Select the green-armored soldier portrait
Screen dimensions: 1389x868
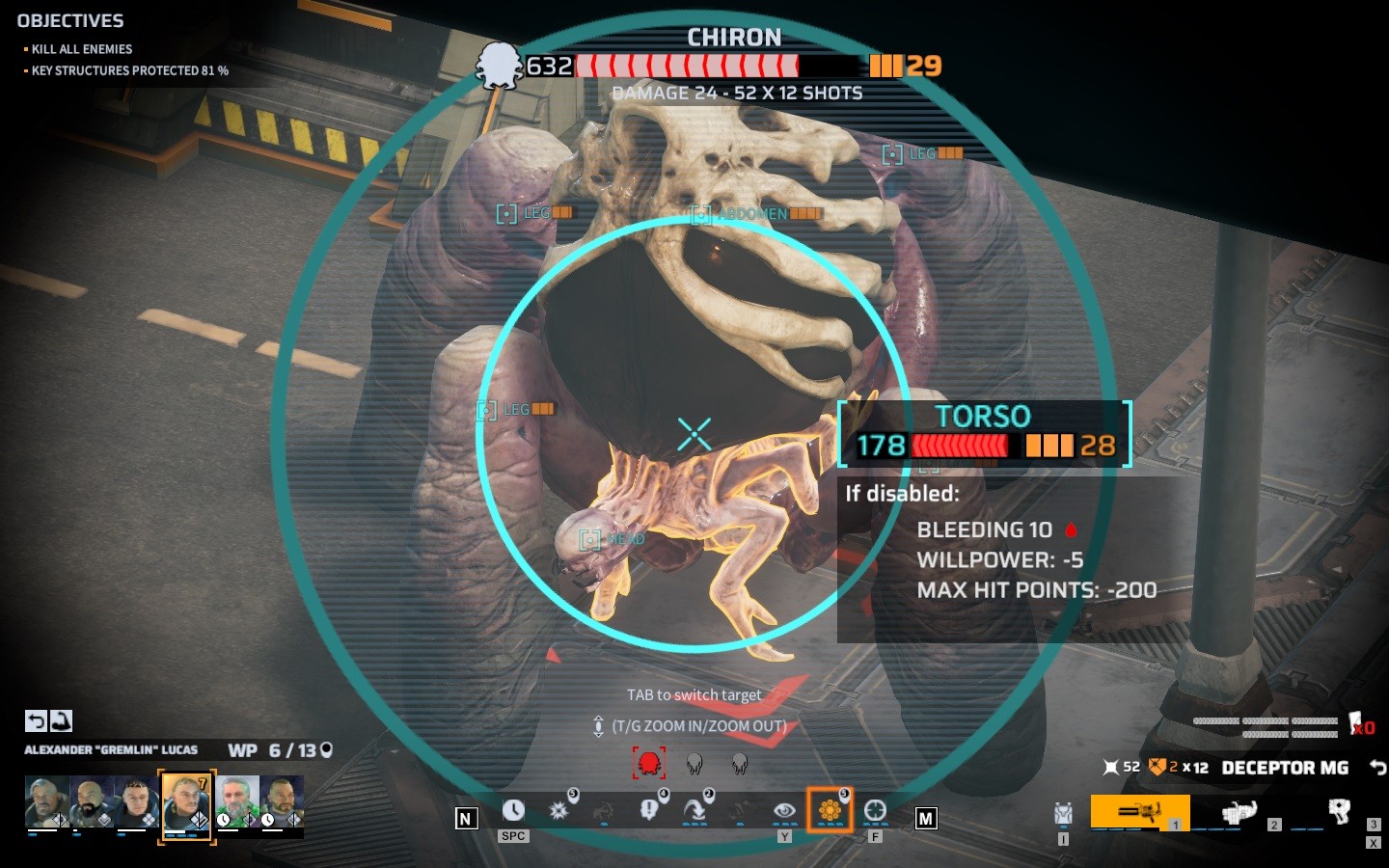pos(236,801)
